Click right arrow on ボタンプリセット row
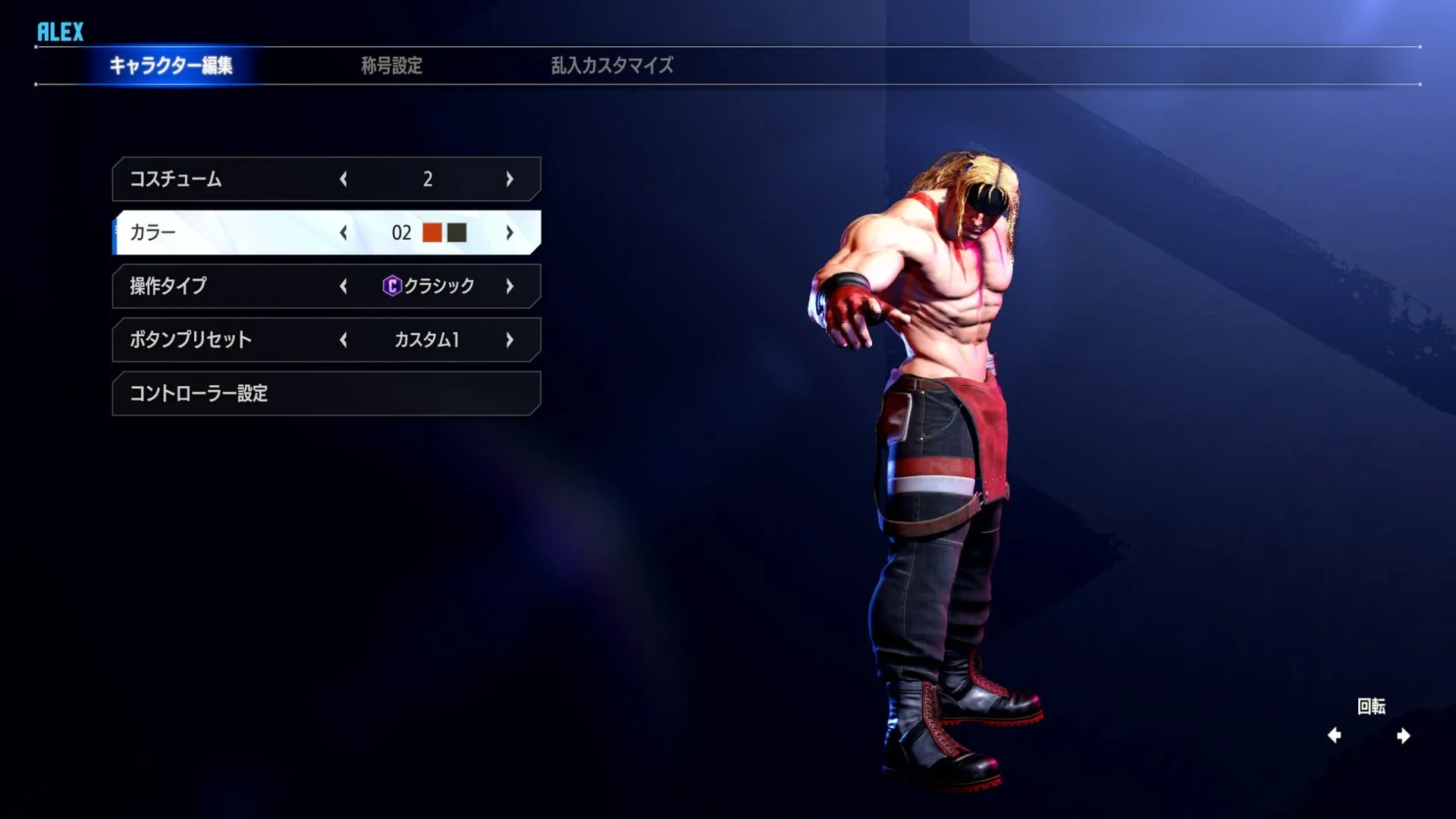Image resolution: width=1456 pixels, height=819 pixels. (x=510, y=340)
